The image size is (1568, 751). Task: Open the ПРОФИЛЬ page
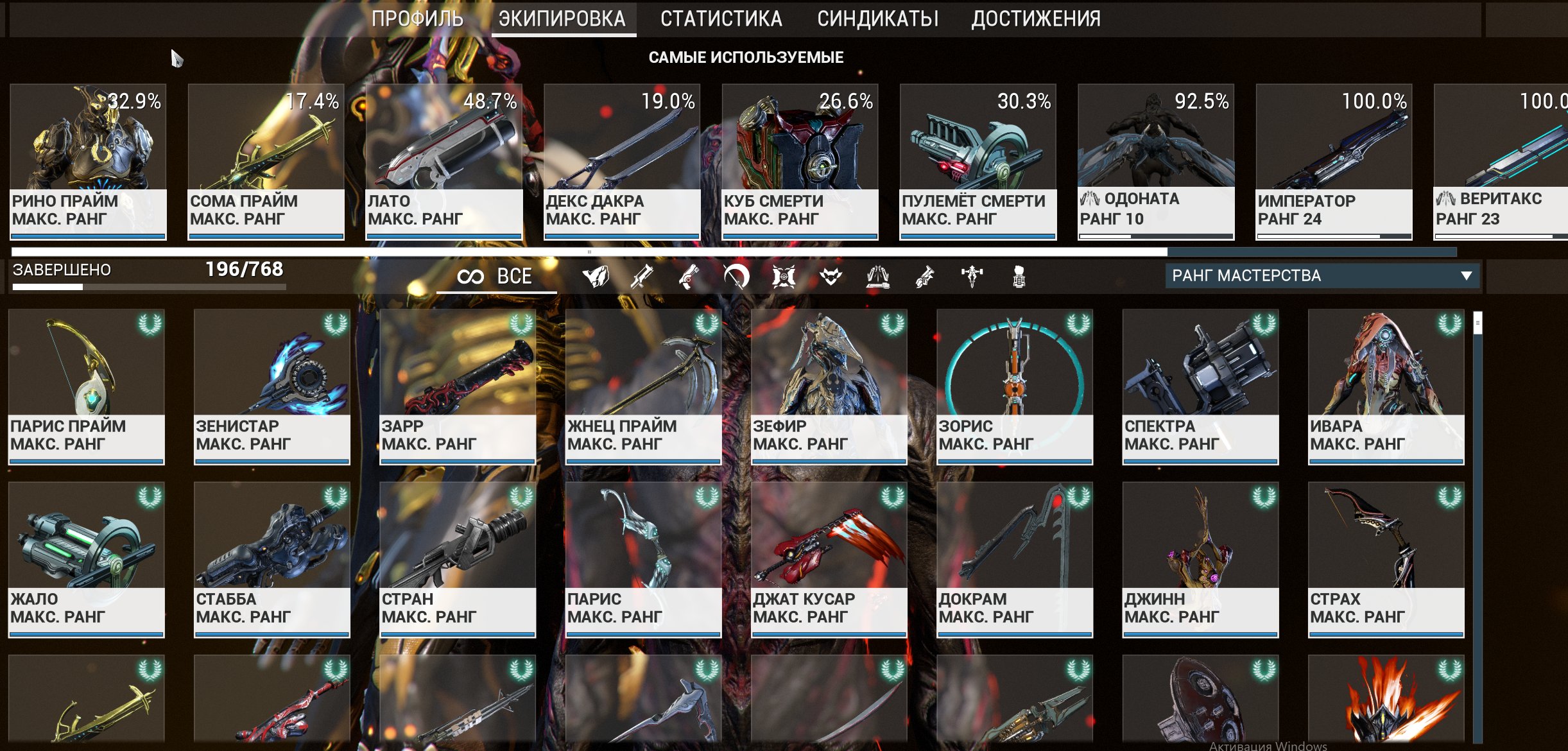coord(418,19)
